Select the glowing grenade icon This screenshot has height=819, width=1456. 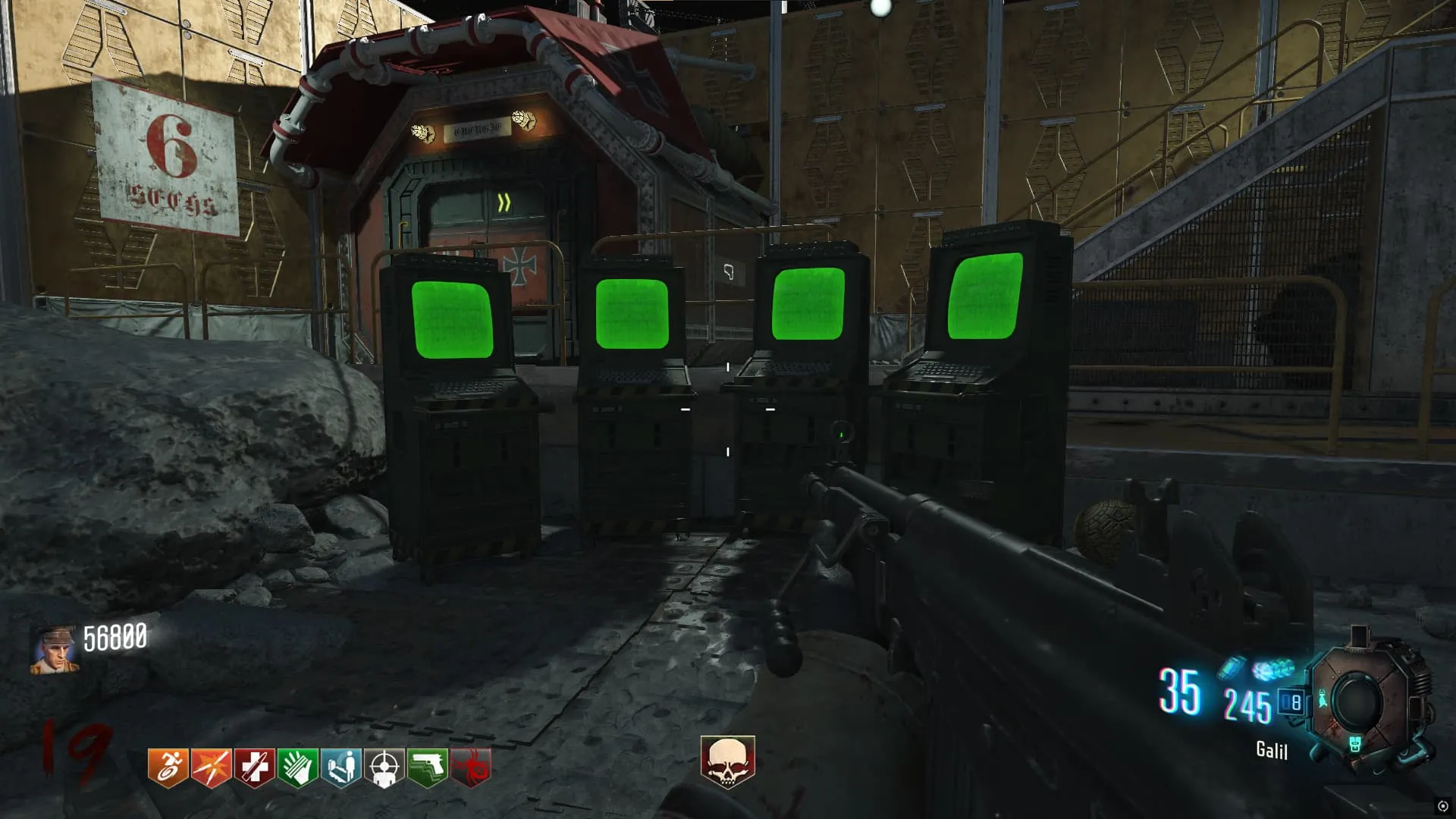[1232, 667]
